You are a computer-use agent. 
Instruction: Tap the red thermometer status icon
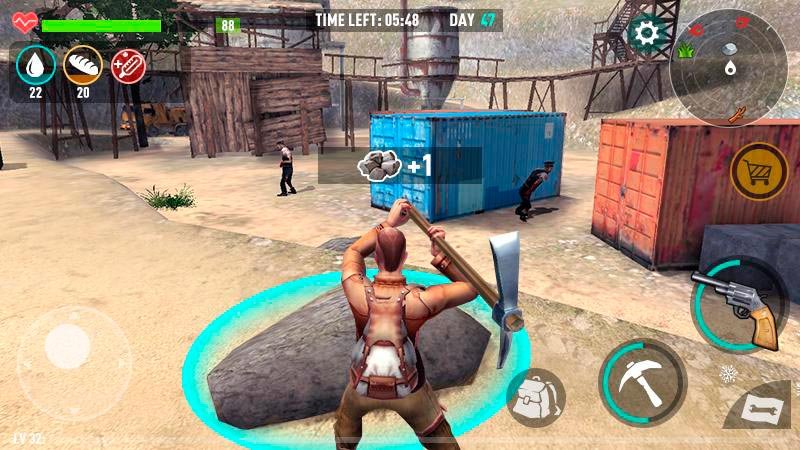(x=128, y=66)
